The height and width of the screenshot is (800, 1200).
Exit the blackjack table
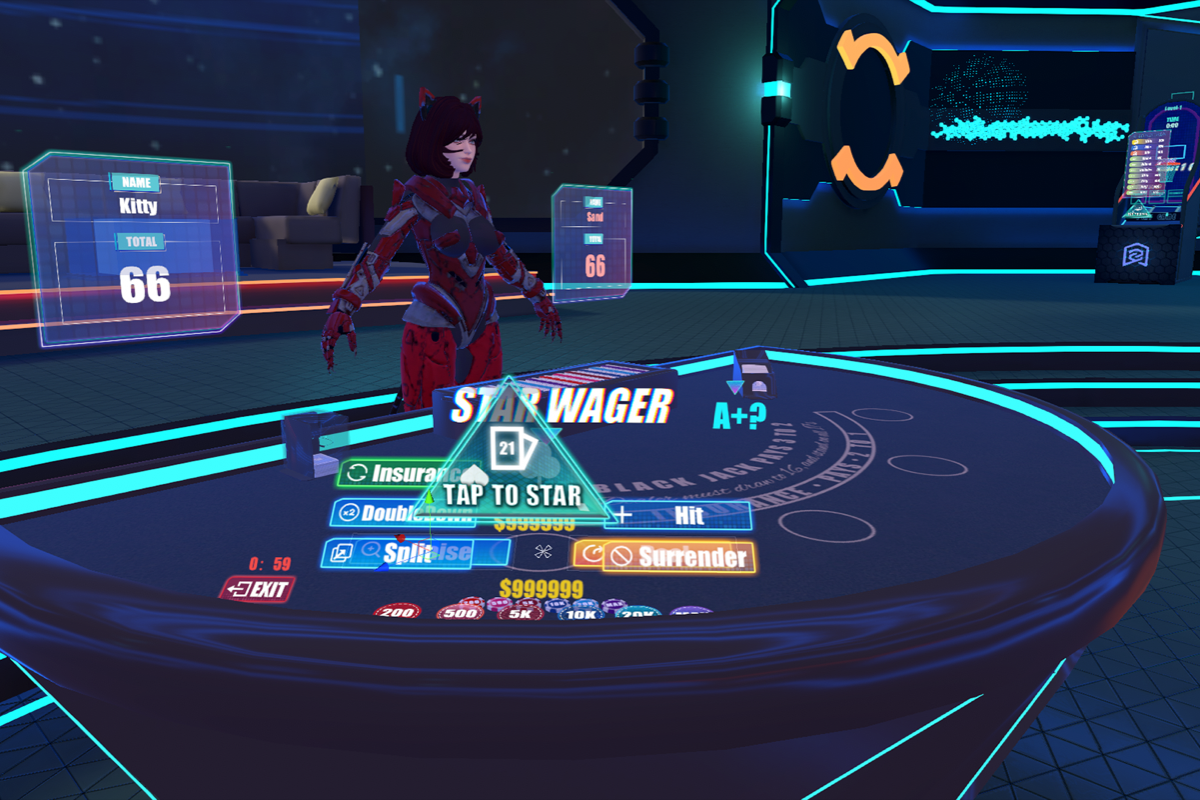pos(258,589)
